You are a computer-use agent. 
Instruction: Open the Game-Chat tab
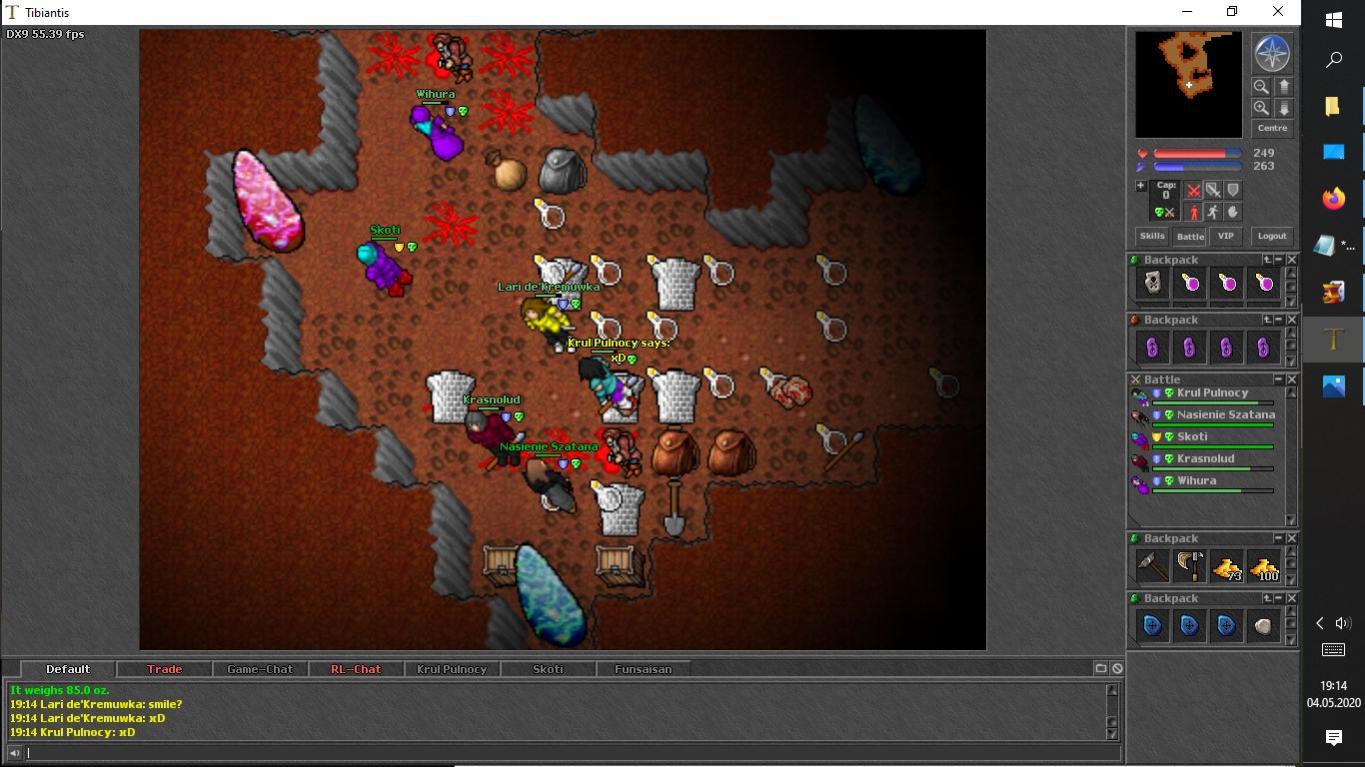coord(260,669)
